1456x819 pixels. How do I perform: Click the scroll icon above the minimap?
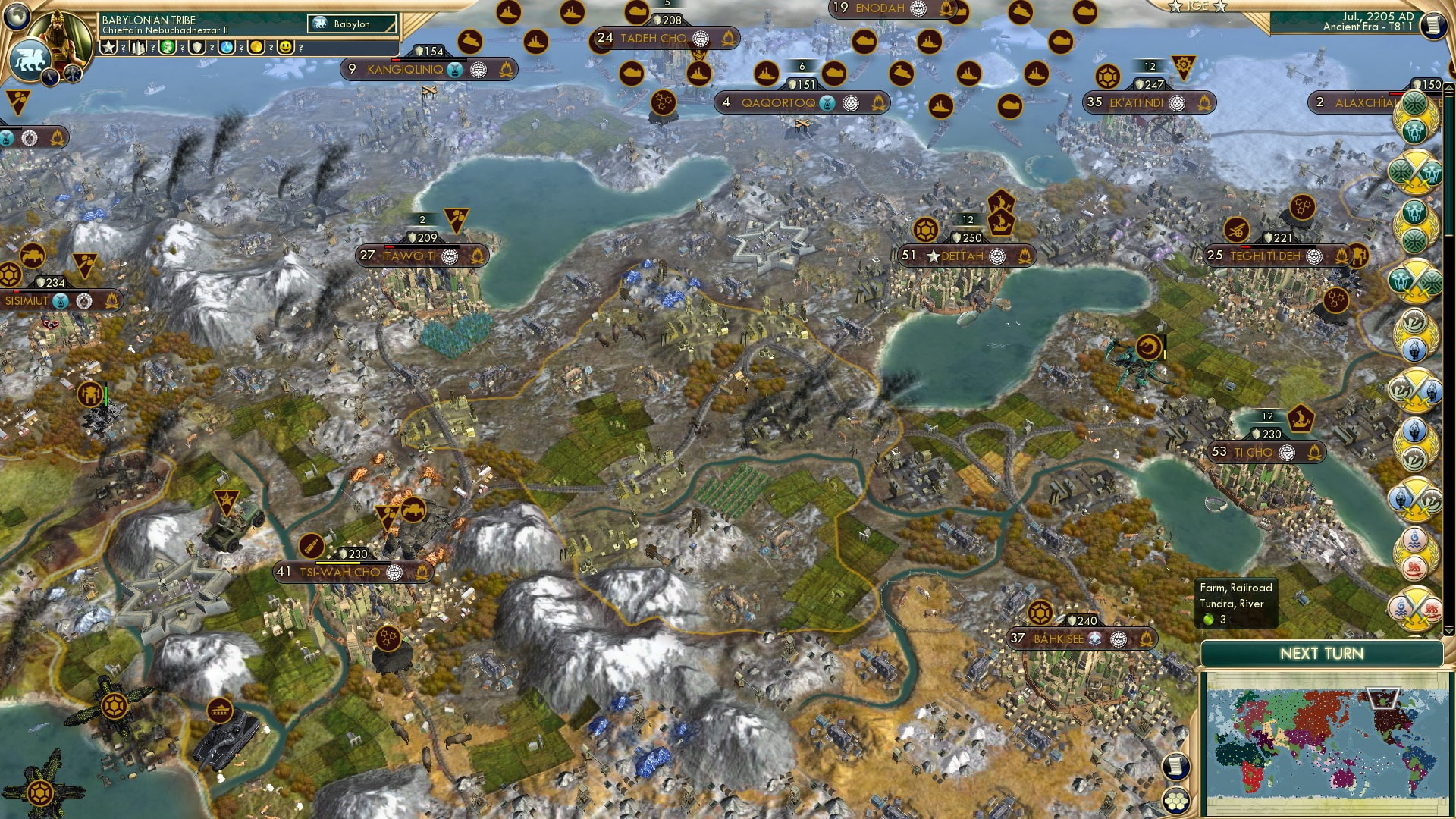click(x=1176, y=766)
